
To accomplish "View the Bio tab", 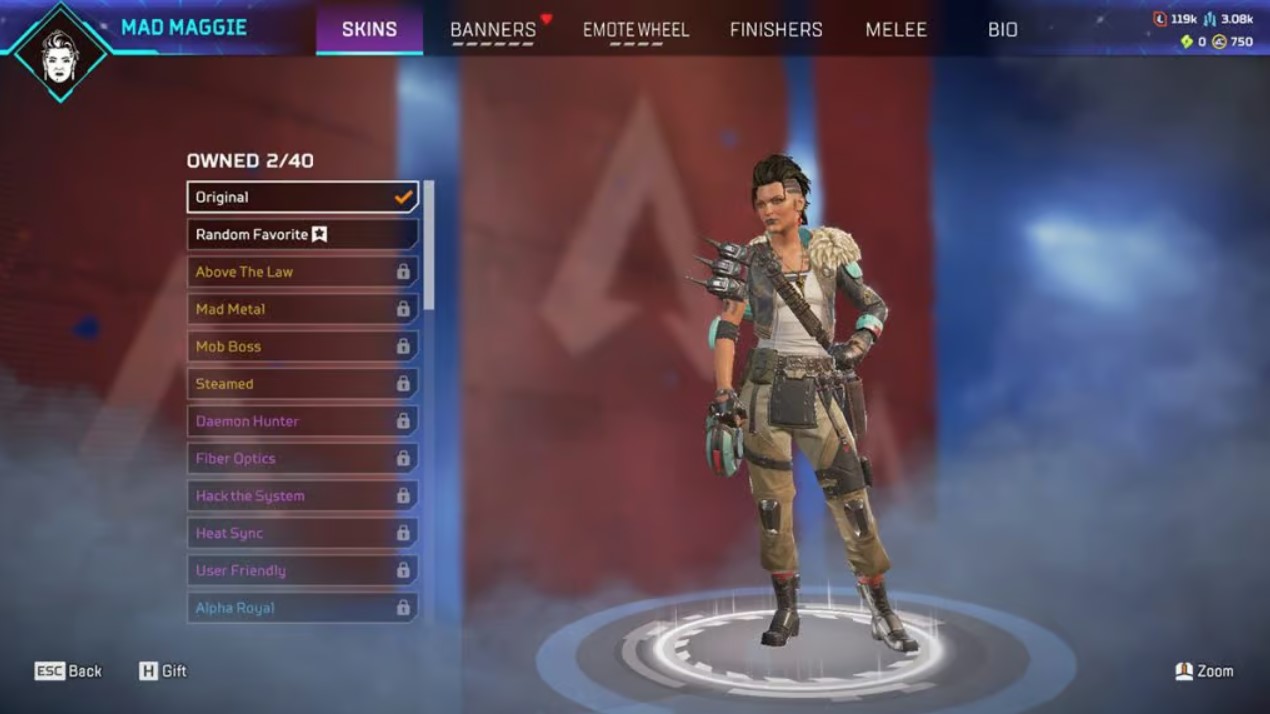I will click(1002, 29).
